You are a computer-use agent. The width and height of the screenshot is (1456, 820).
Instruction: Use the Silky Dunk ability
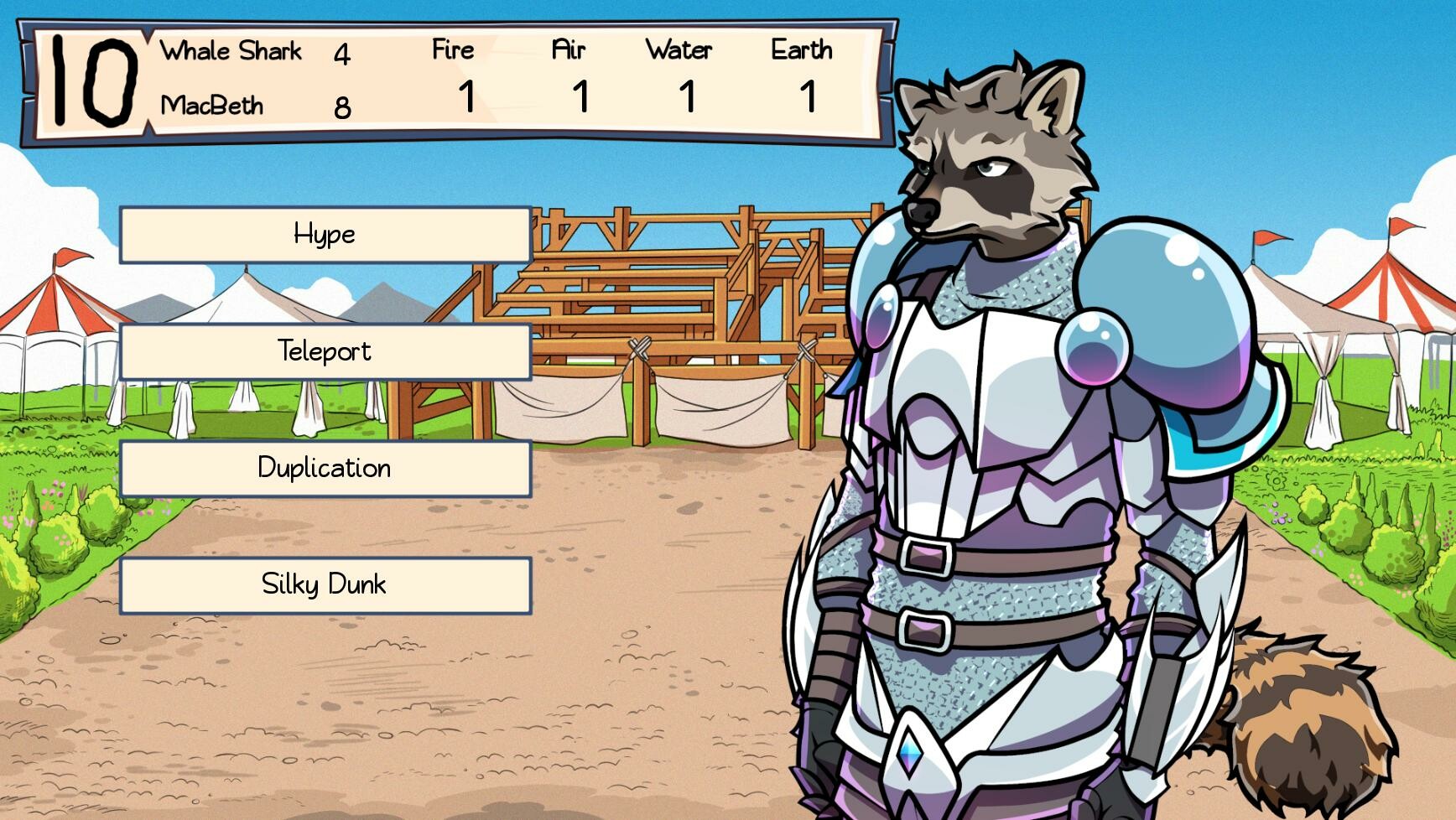click(x=325, y=584)
